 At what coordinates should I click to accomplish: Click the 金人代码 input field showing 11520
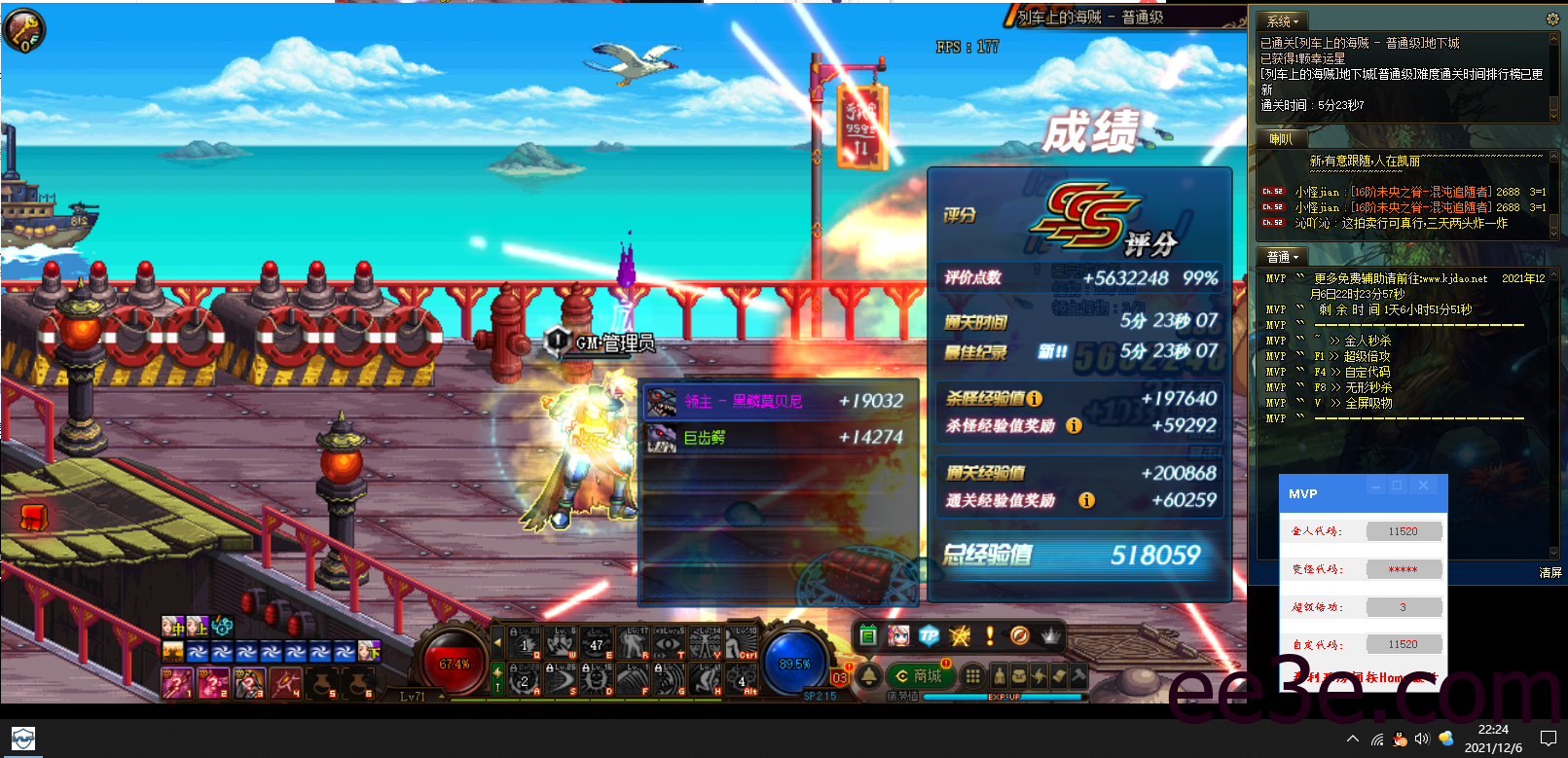pyautogui.click(x=1404, y=530)
